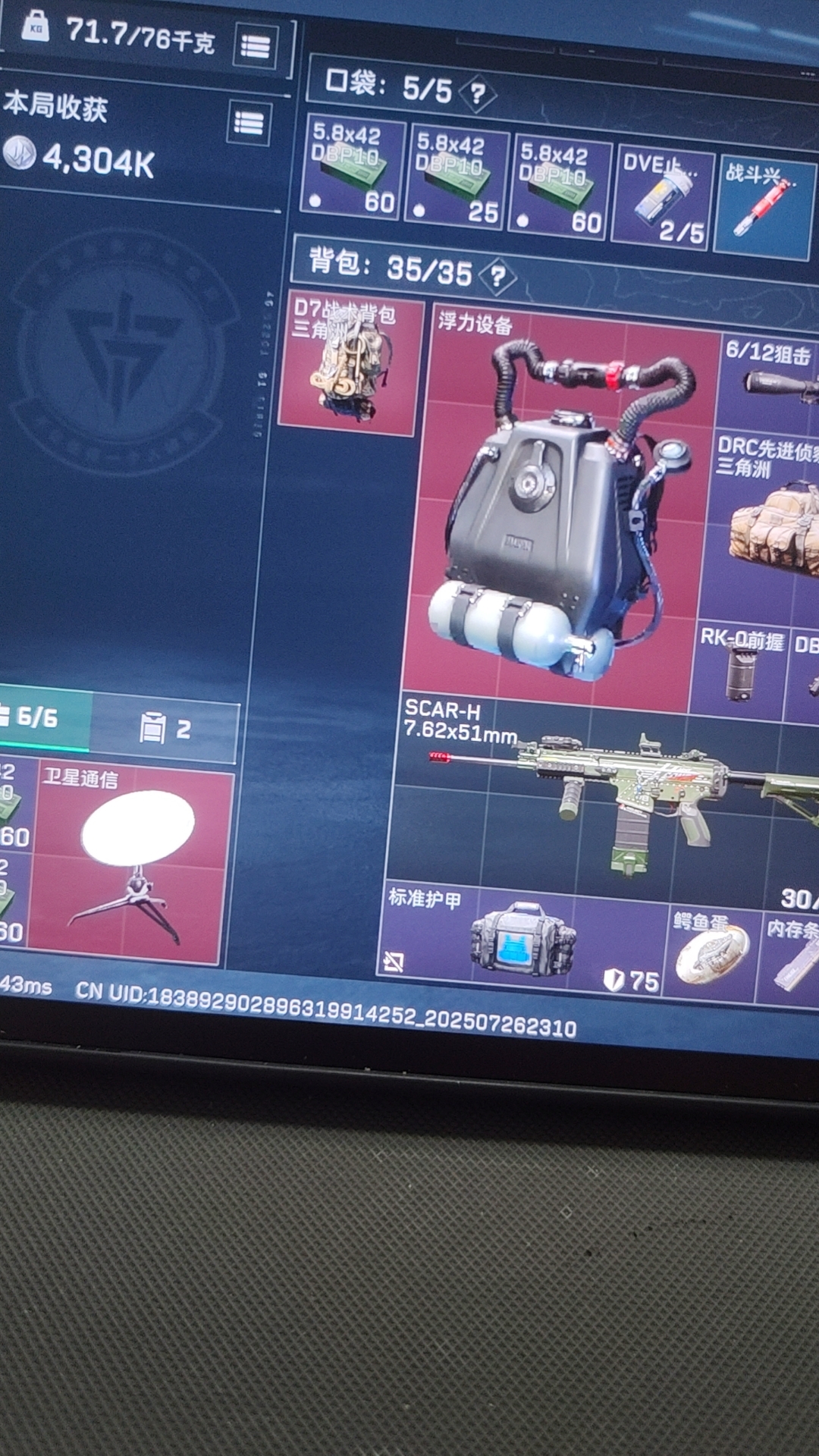Select the SCAR-H 7.62x51mm rifle
This screenshot has width=819, height=1456.
pyautogui.click(x=607, y=796)
